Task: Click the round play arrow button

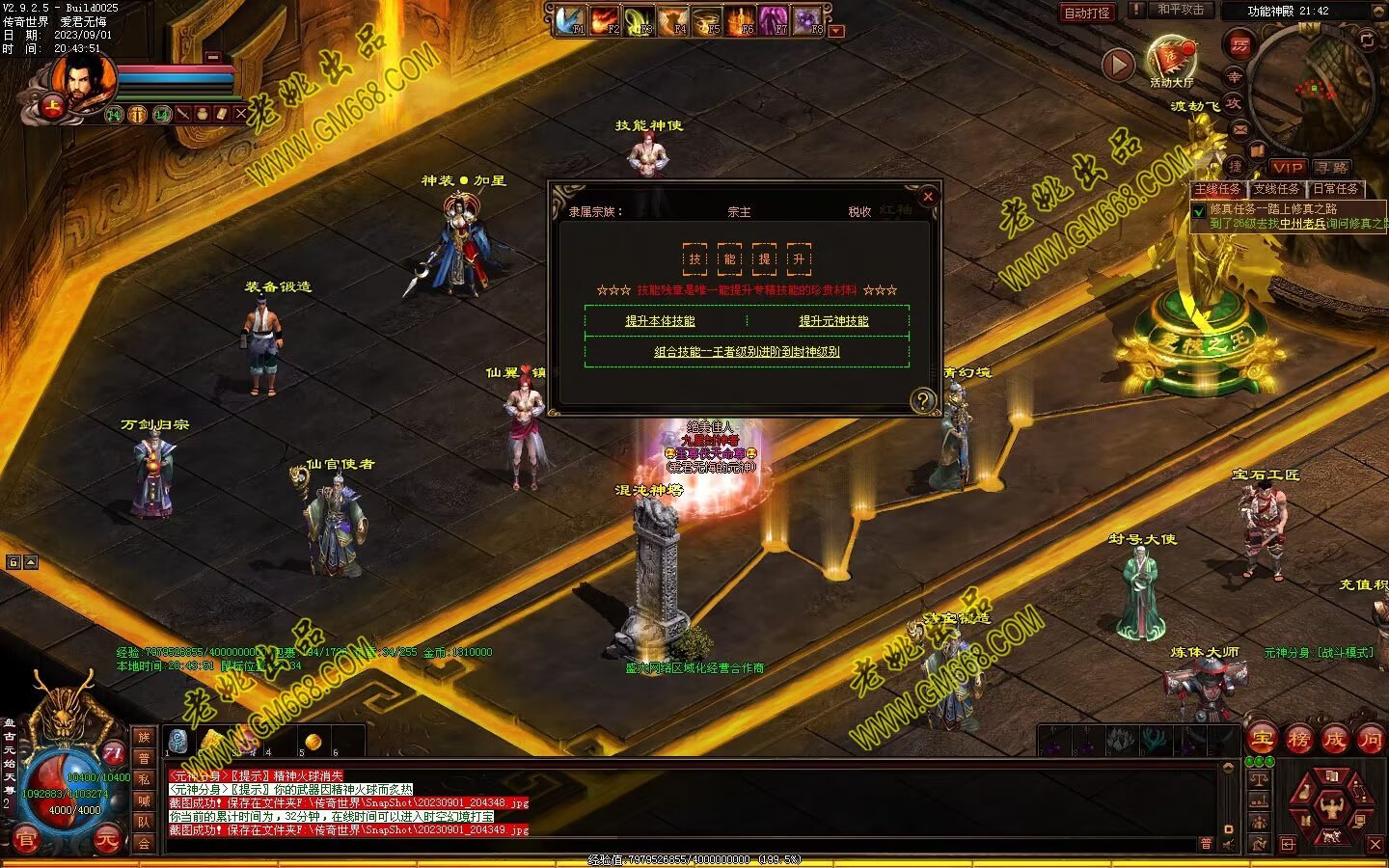Action: tap(1118, 65)
